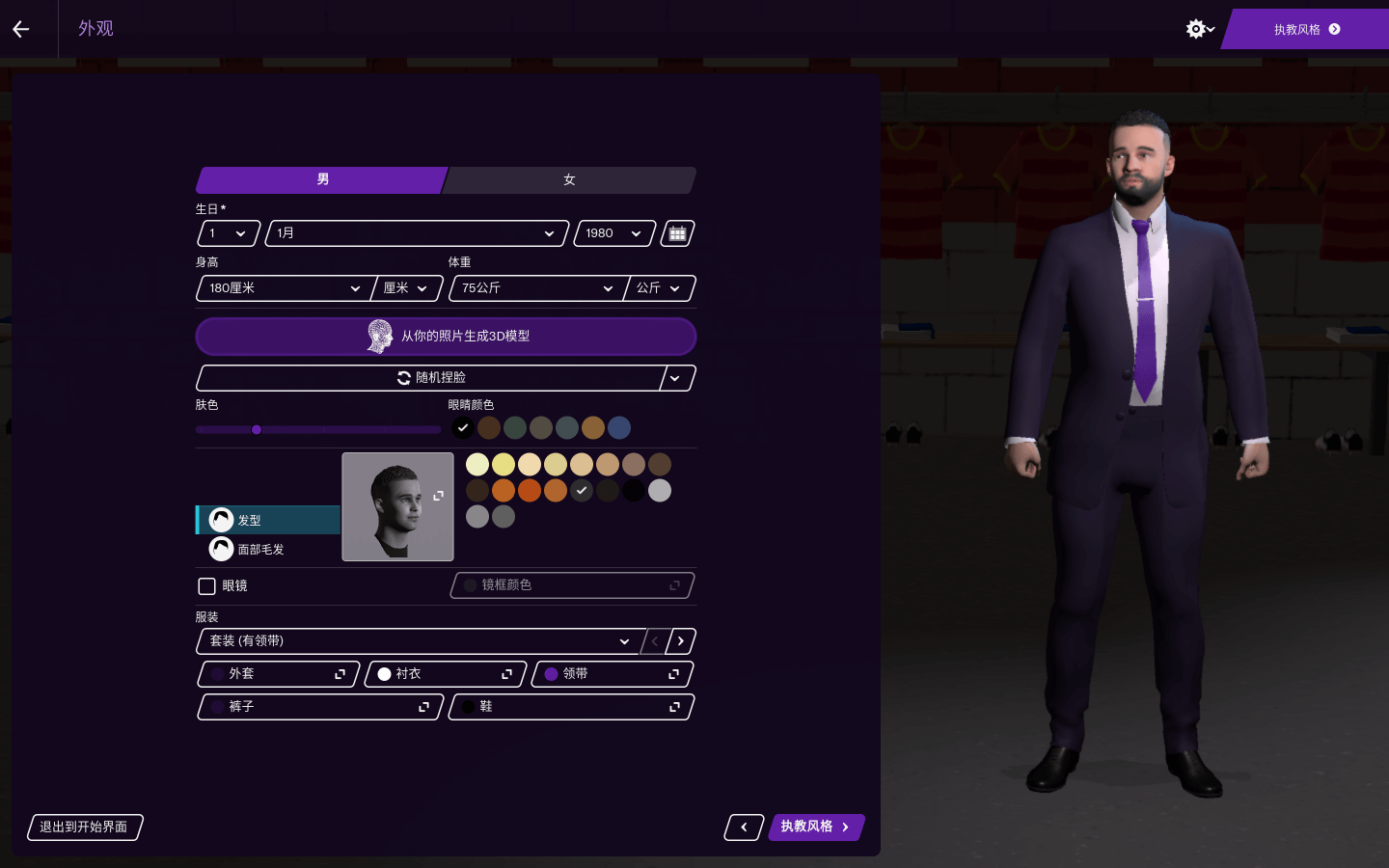The width and height of the screenshot is (1389, 868).
Task: Switch gender to 女 (female)
Action: click(x=569, y=180)
